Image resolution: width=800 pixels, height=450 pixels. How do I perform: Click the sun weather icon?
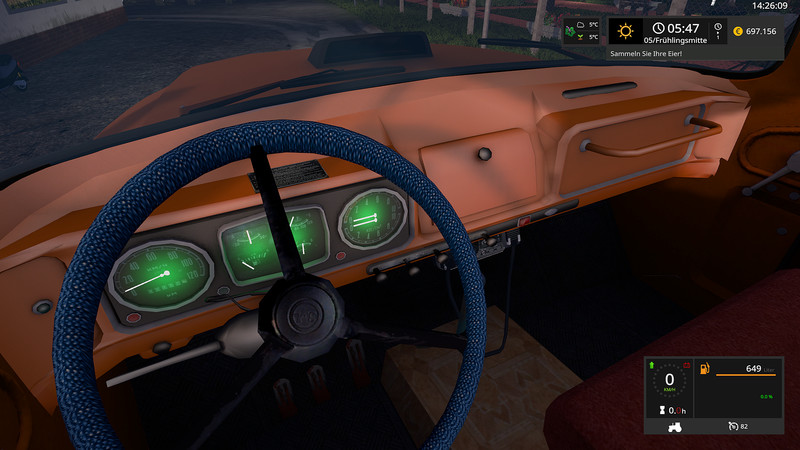point(627,30)
